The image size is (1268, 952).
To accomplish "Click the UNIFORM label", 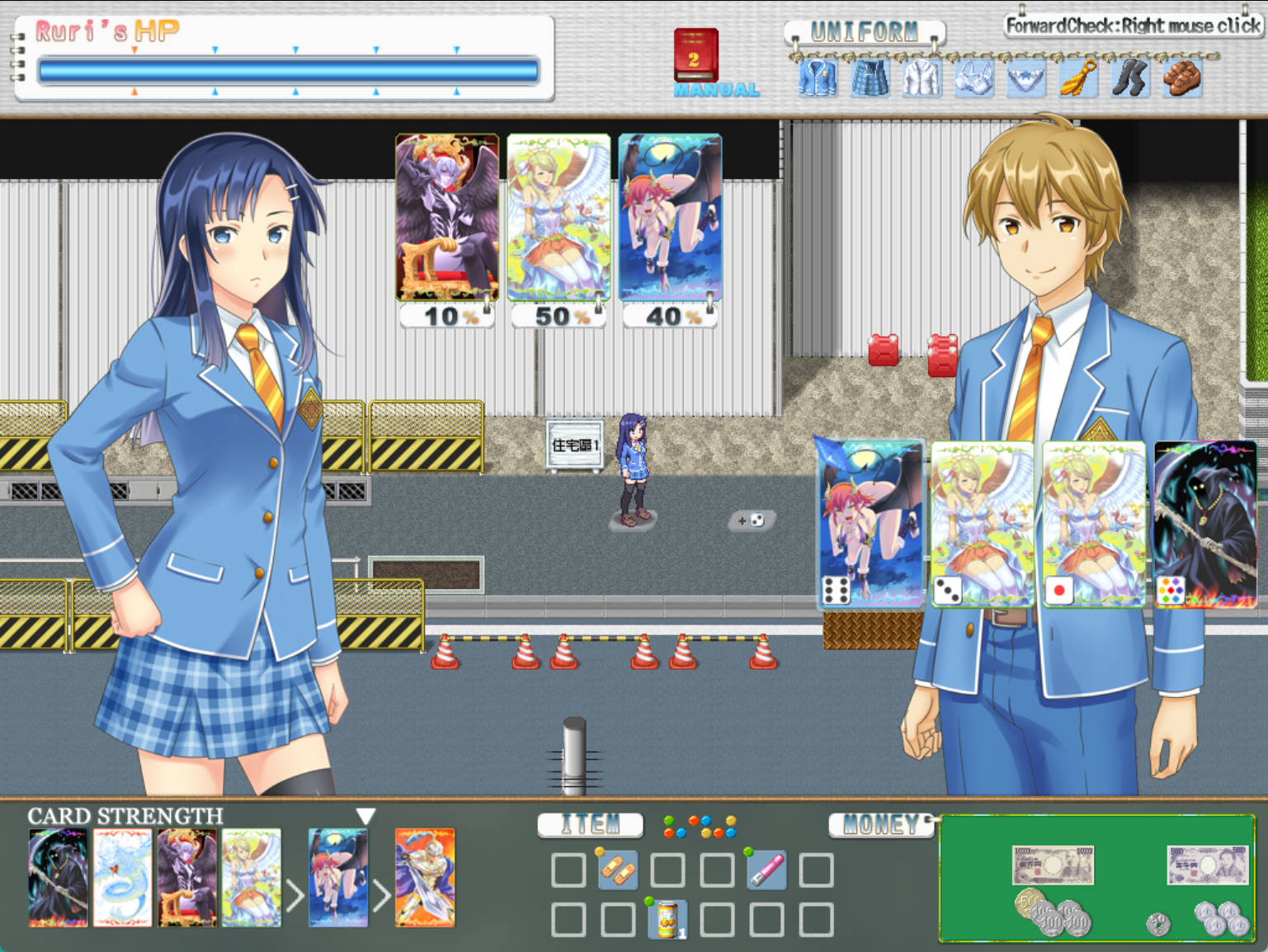I will pyautogui.click(x=865, y=30).
